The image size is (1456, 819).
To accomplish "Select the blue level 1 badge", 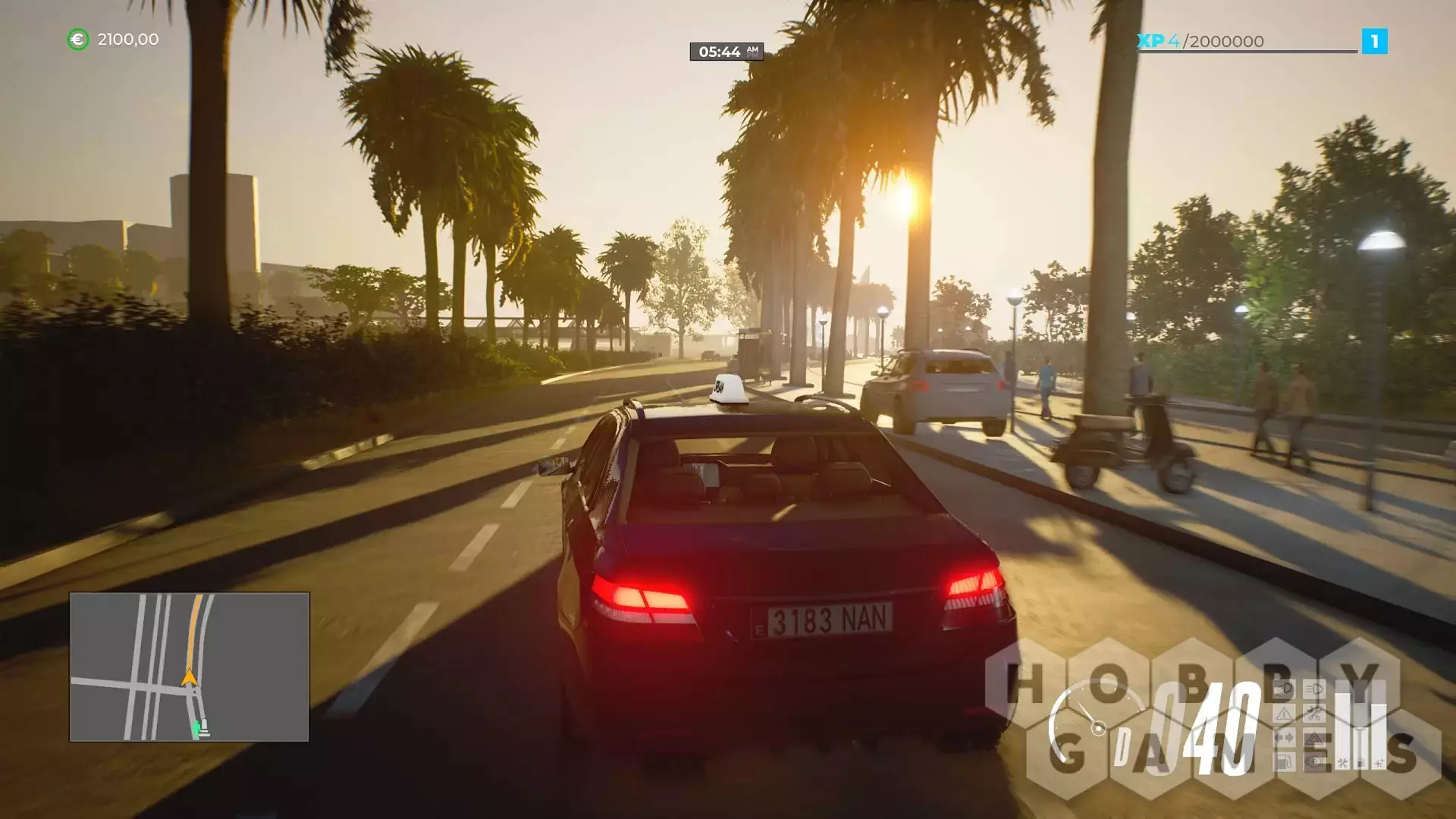I will 1374,41.
